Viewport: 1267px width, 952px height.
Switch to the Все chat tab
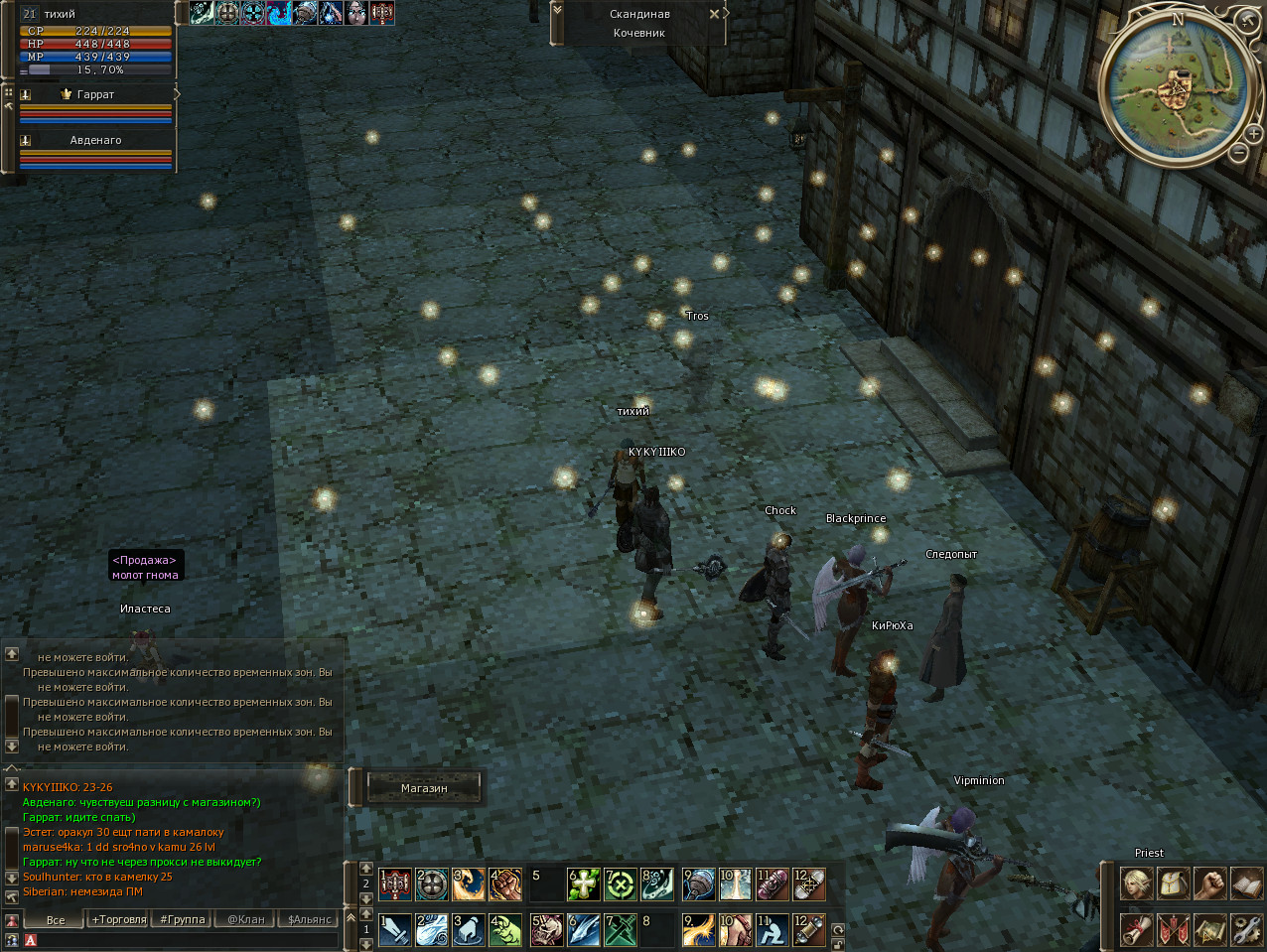coord(56,920)
